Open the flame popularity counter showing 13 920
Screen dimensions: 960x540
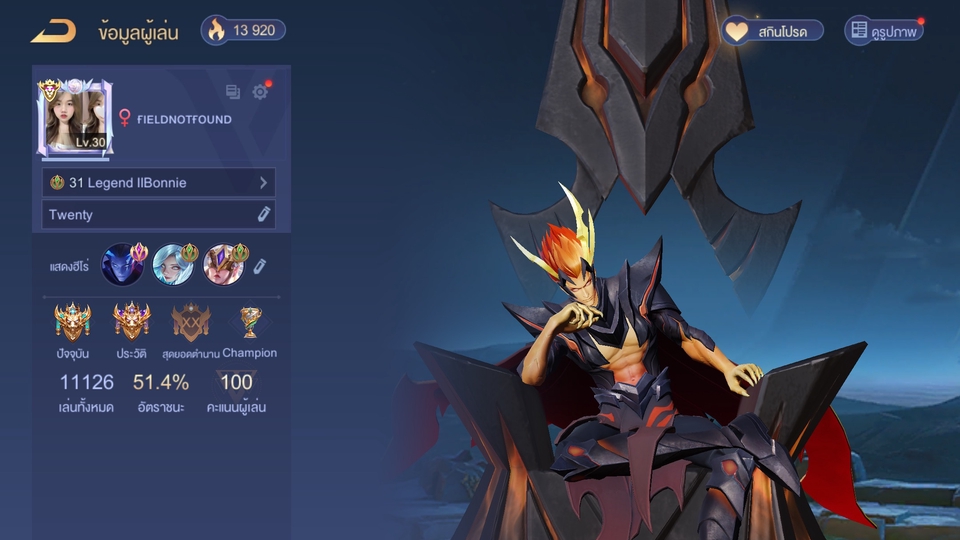[x=243, y=30]
